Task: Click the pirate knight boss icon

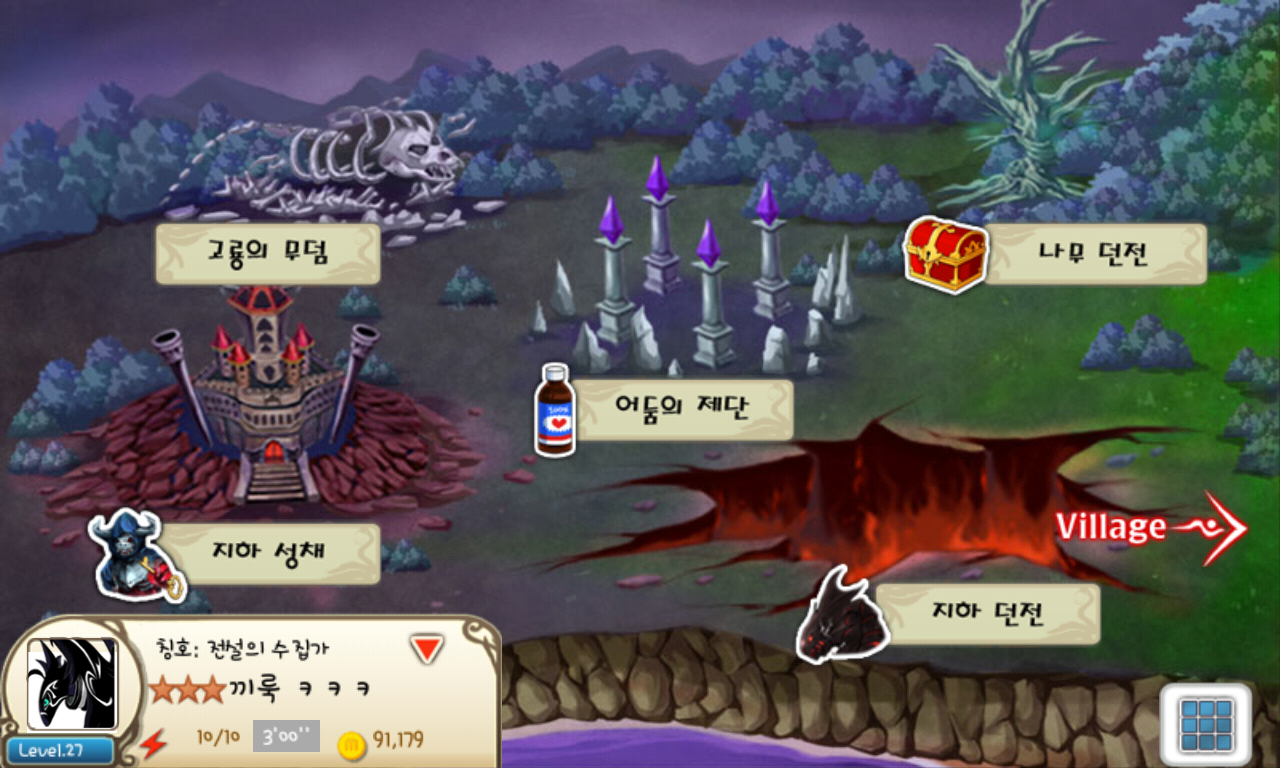Action: pyautogui.click(x=135, y=558)
